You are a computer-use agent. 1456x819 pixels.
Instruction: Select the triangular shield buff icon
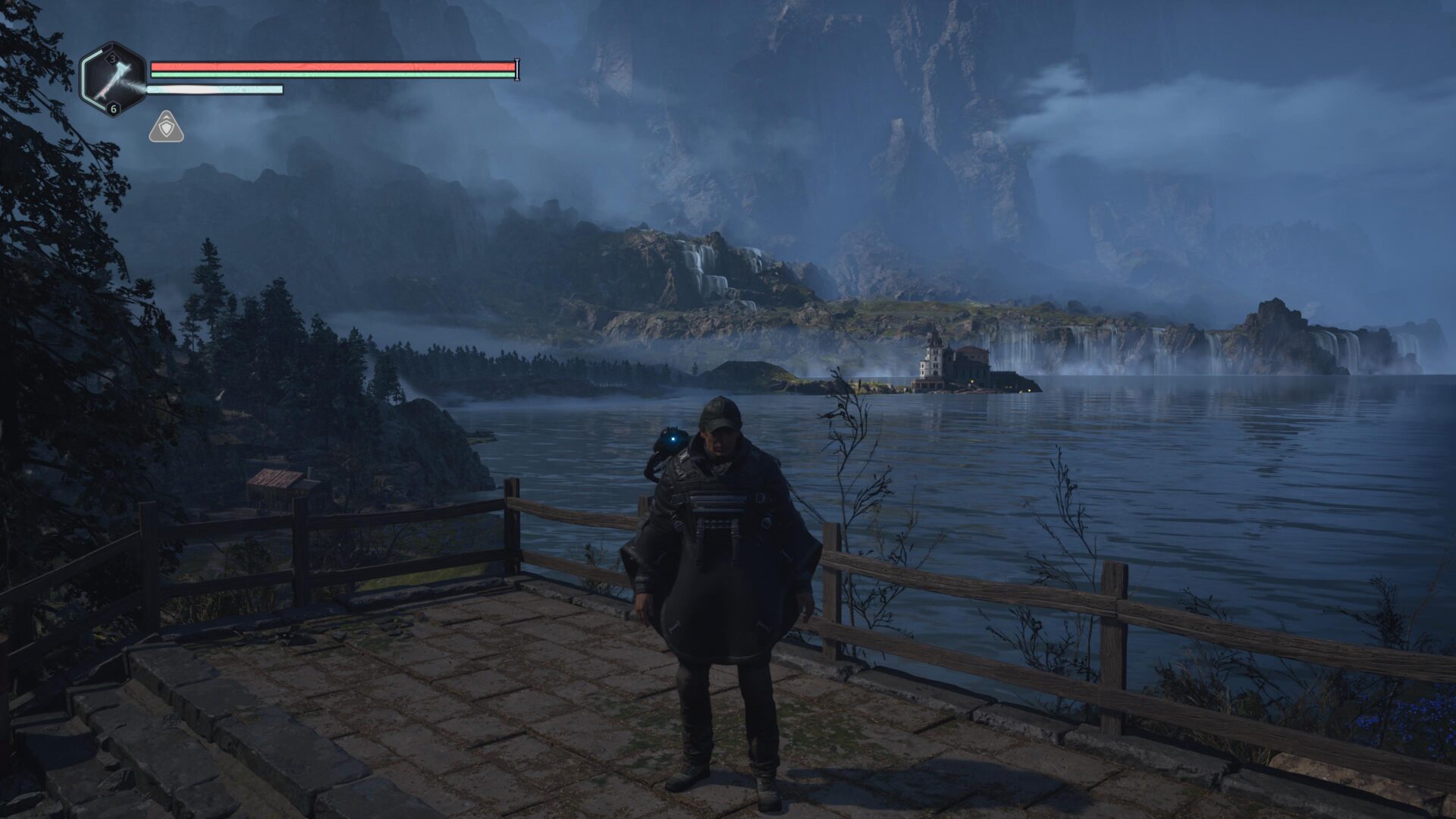point(166,127)
